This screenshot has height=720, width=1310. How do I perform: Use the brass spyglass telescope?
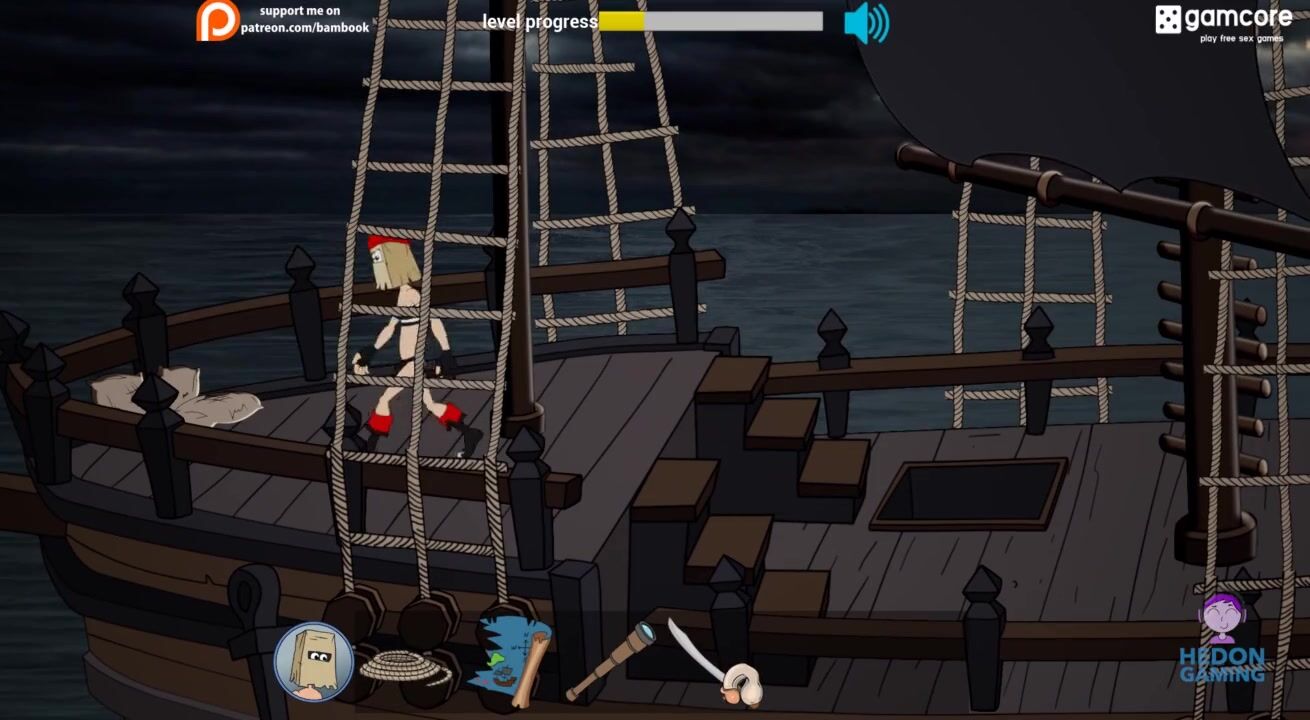pyautogui.click(x=611, y=660)
